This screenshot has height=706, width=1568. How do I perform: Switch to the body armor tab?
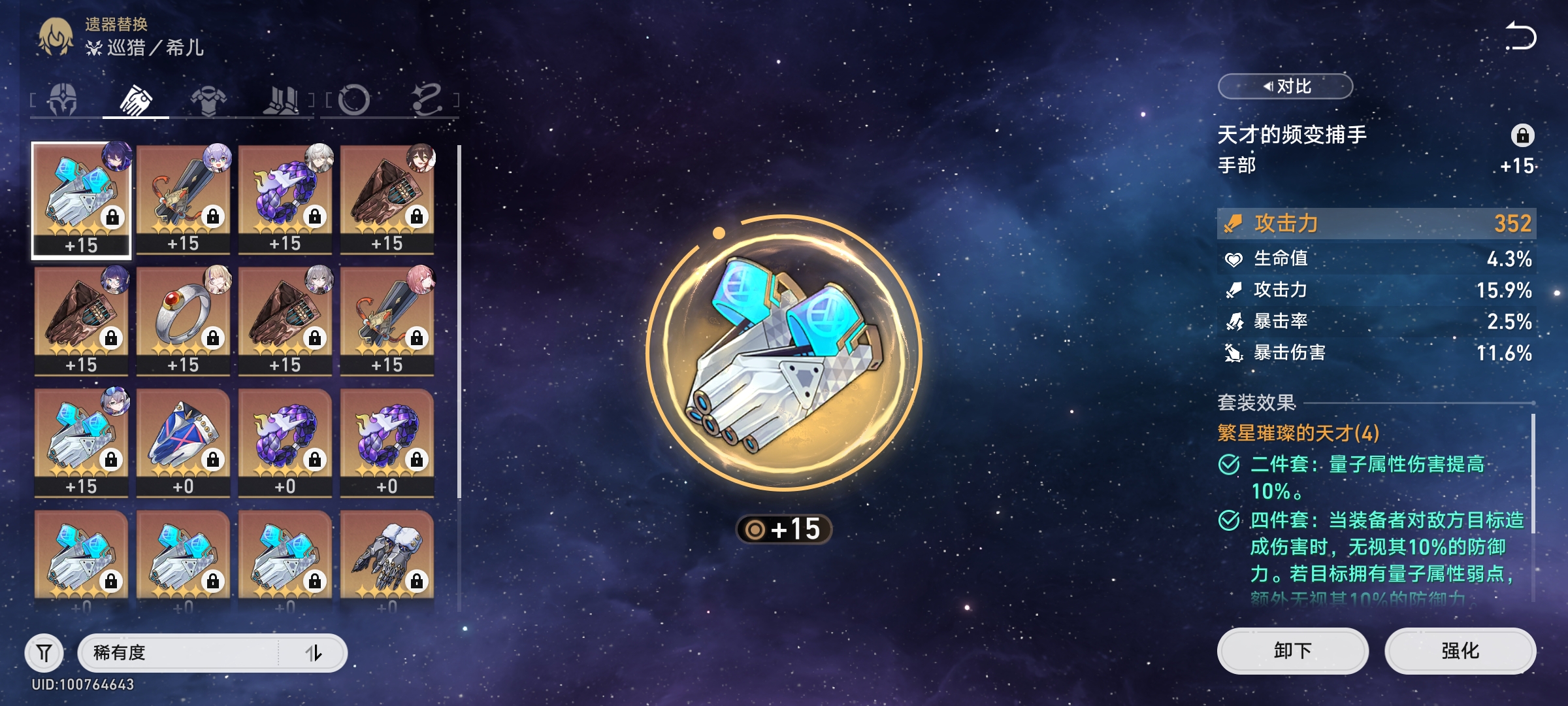pyautogui.click(x=208, y=100)
